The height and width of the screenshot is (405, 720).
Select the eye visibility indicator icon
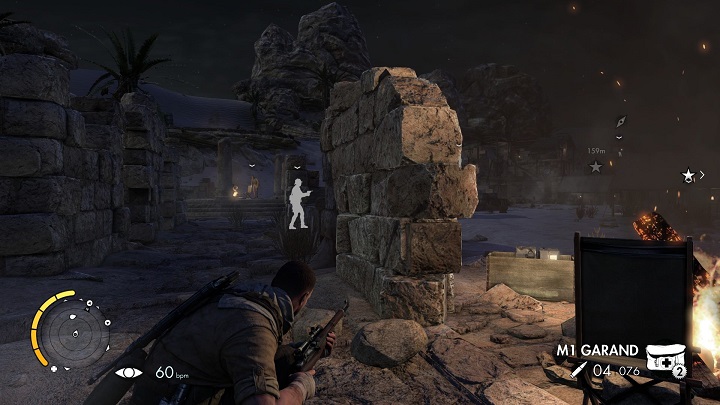point(130,372)
